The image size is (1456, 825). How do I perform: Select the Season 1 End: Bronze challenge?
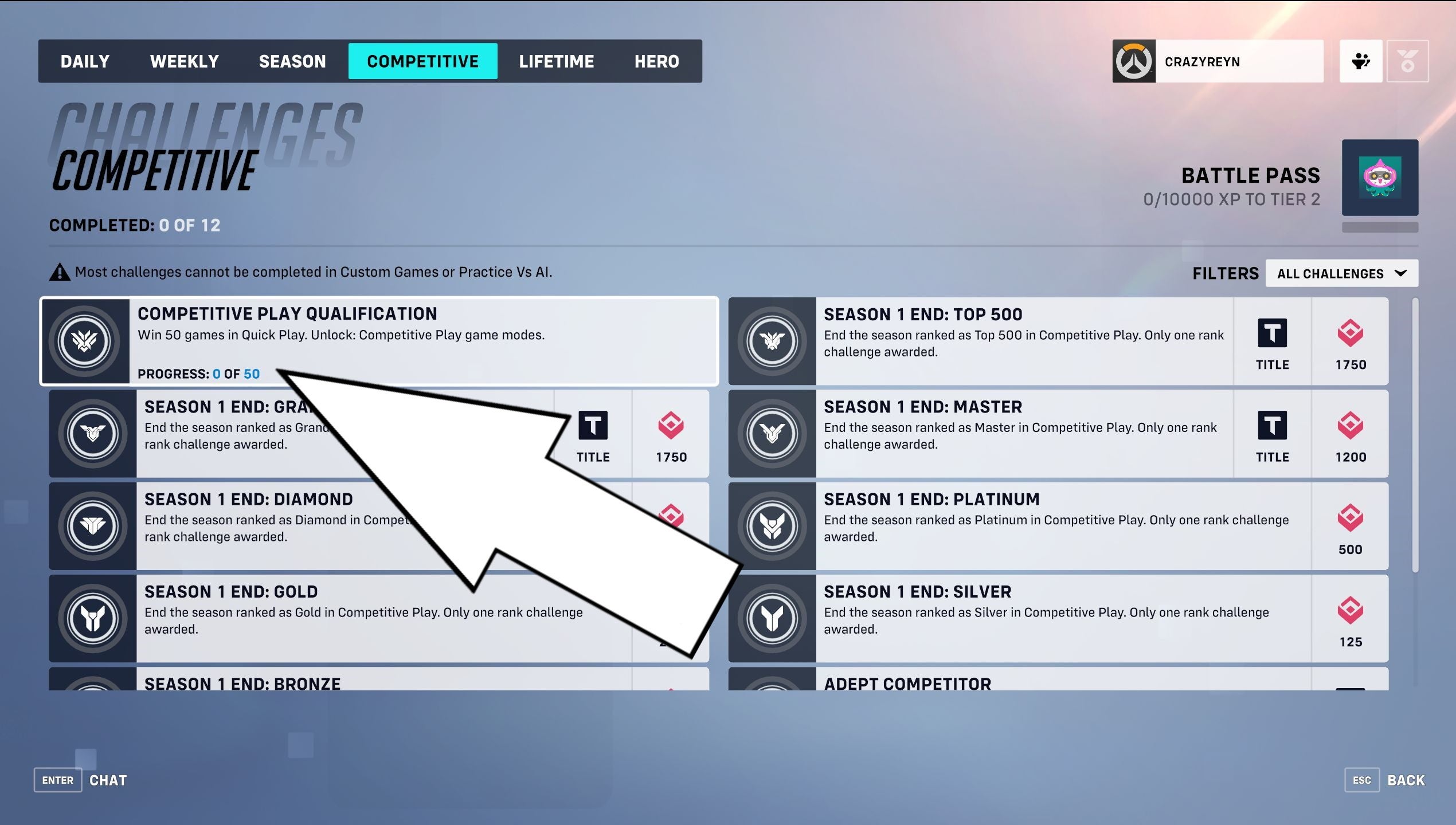(x=241, y=683)
